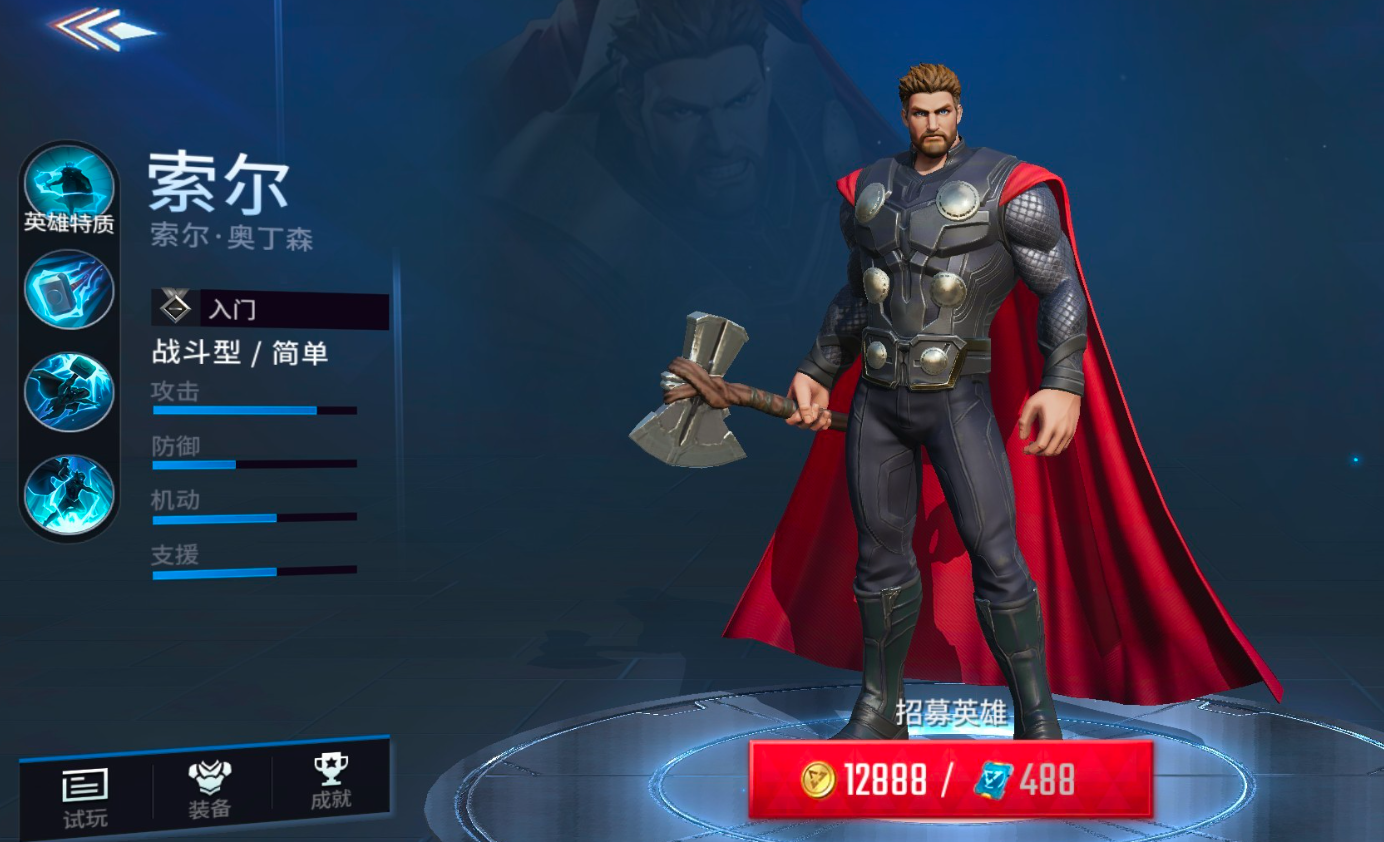The image size is (1384, 842).
Task: Select the 英雄特质 hero trait icon
Action: coord(69,190)
